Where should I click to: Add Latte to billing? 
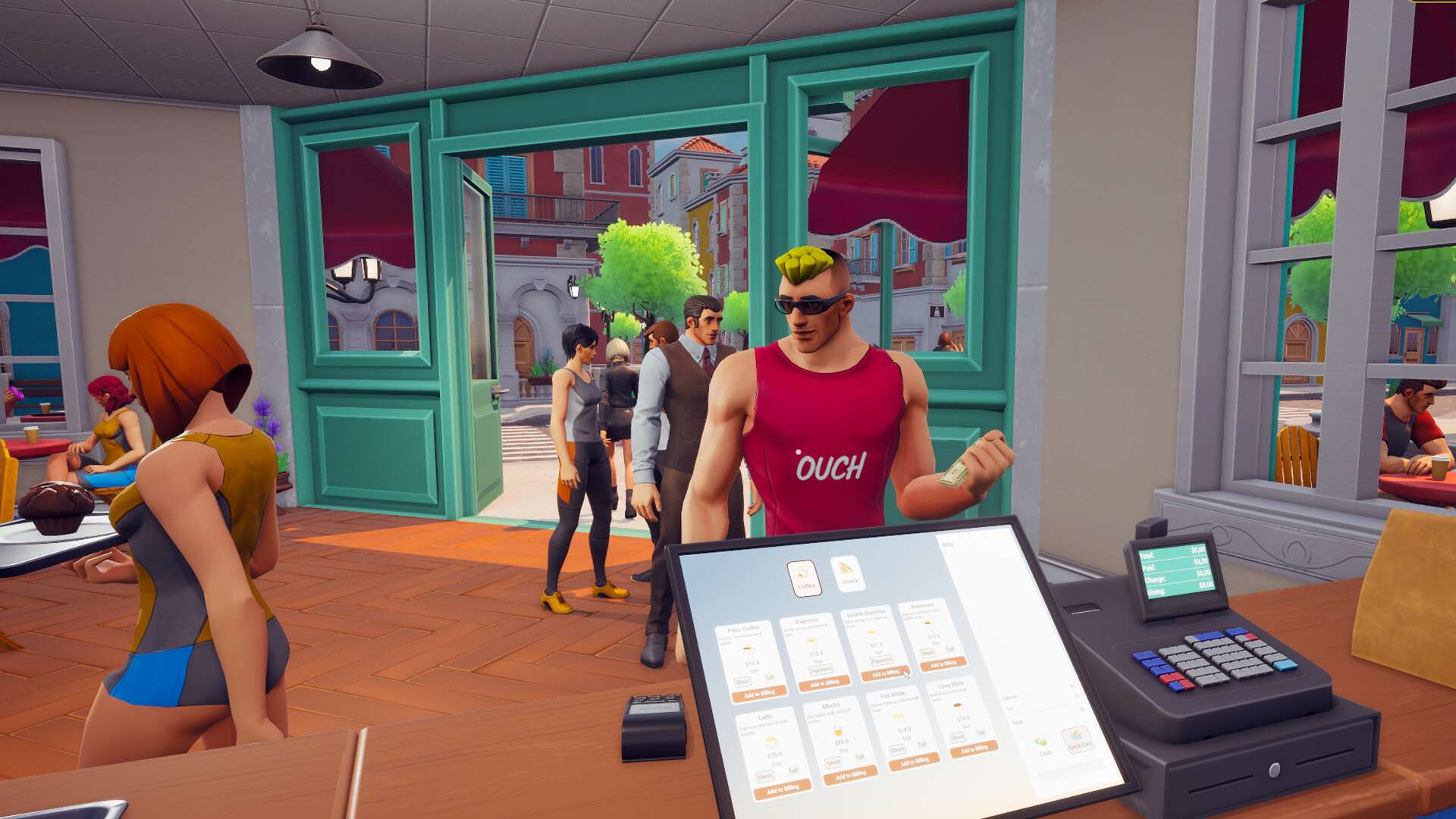782,790
